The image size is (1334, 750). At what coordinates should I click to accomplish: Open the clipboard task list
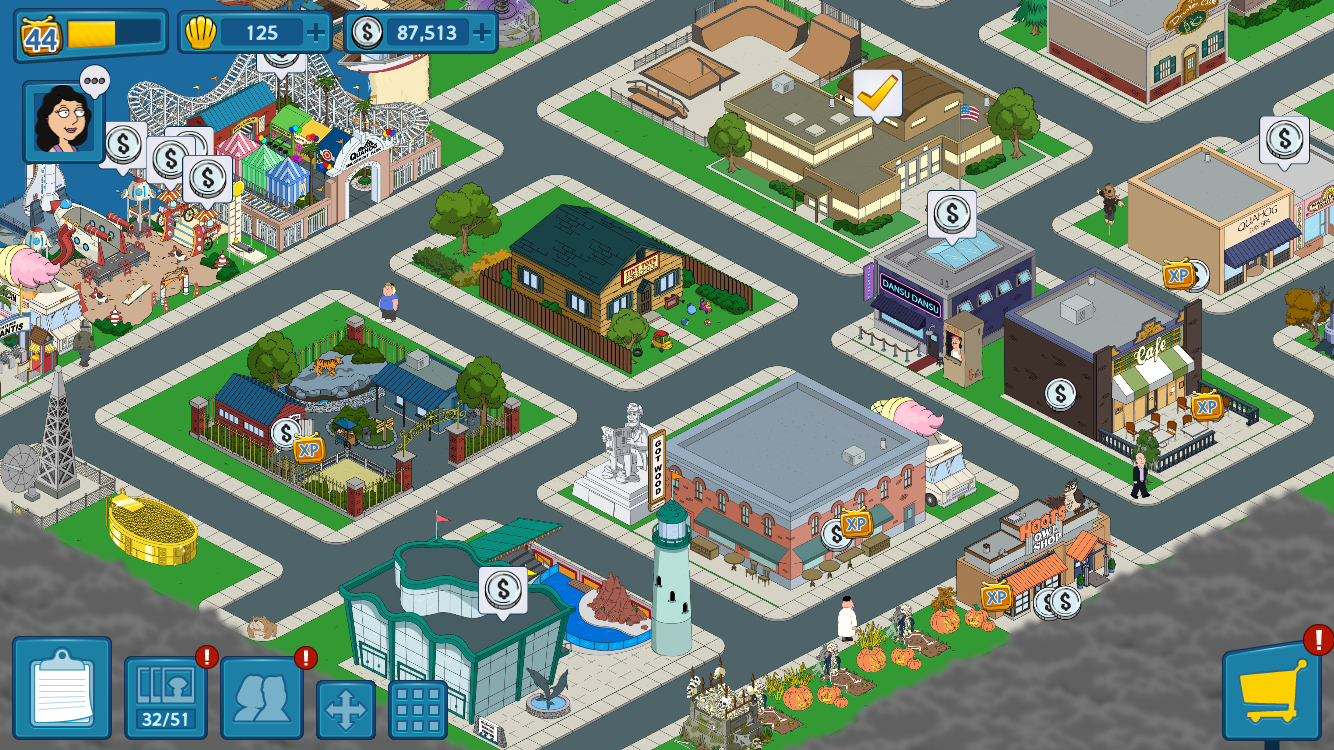pyautogui.click(x=62, y=688)
